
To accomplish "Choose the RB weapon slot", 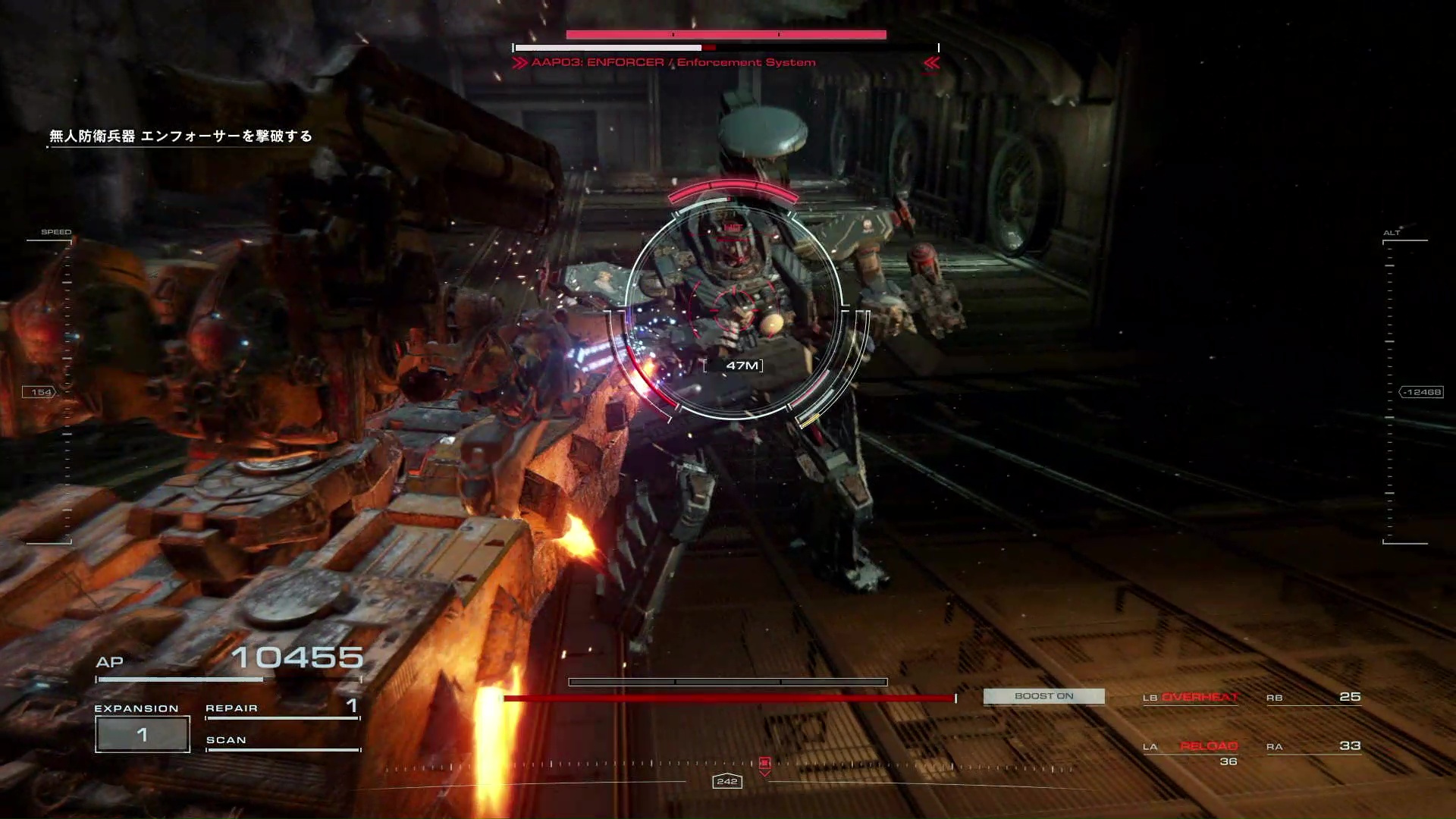I will pyautogui.click(x=1313, y=698).
